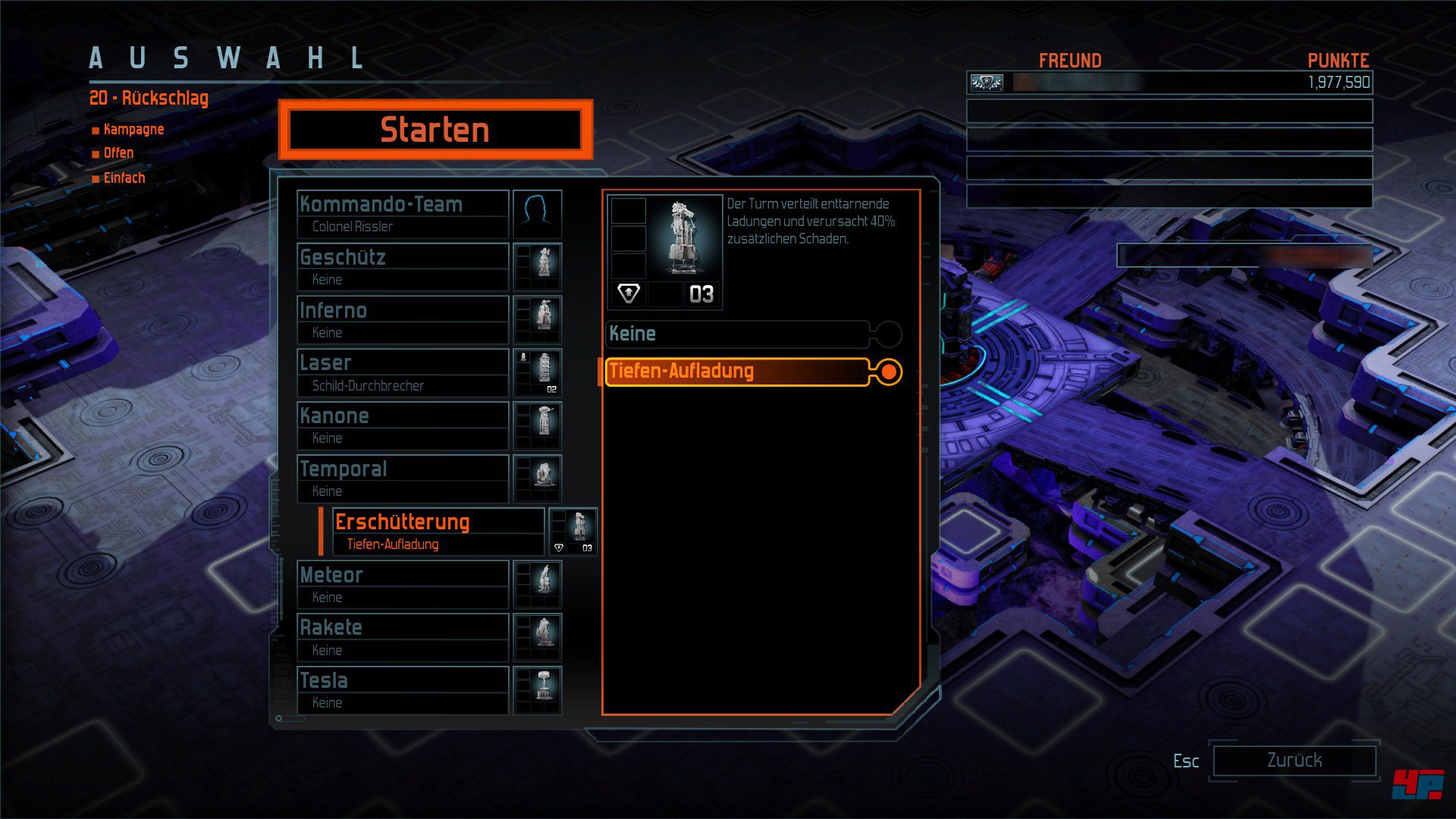The width and height of the screenshot is (1456, 819).
Task: Click the Starten button
Action: pyautogui.click(x=435, y=130)
